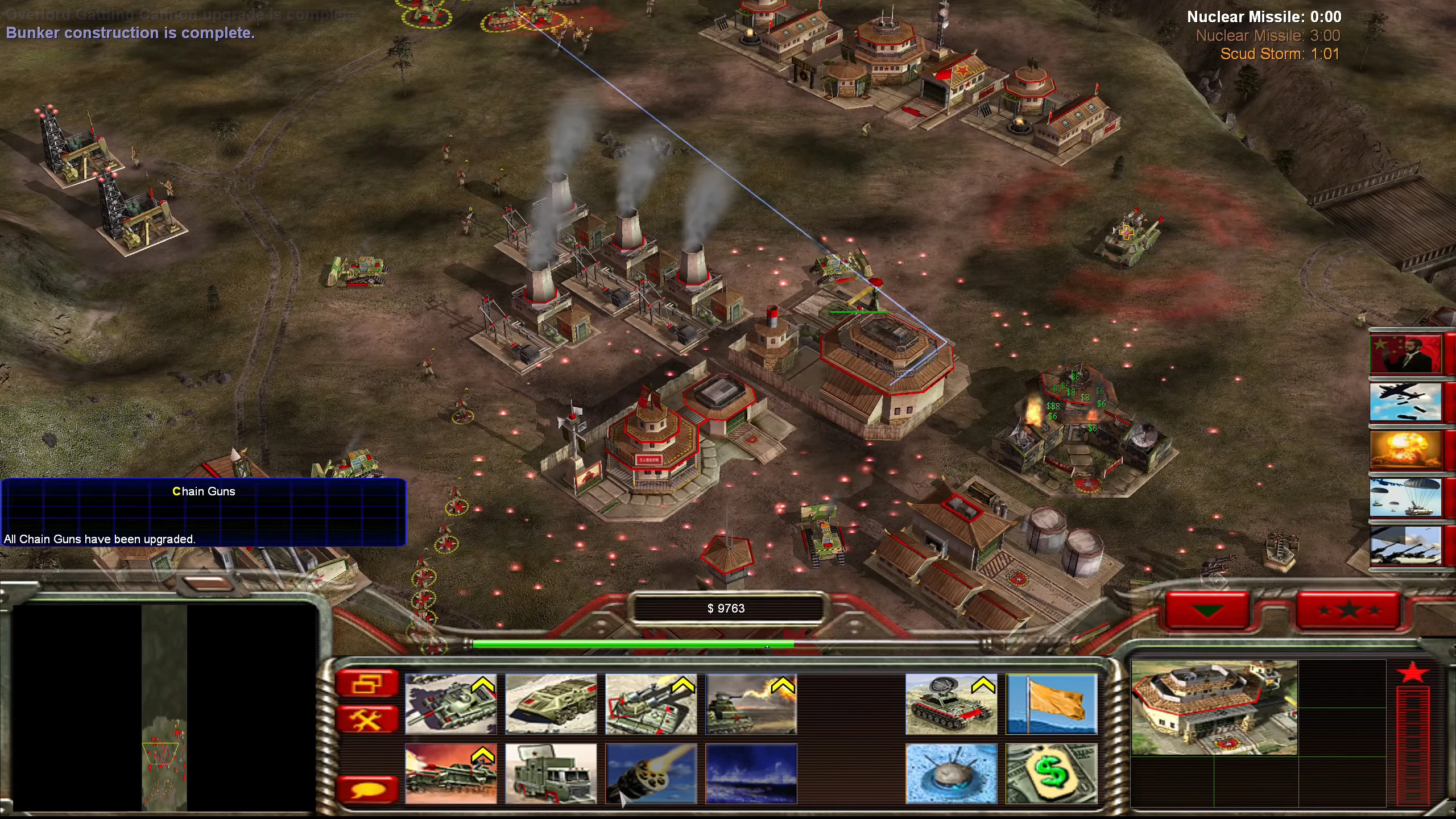1456x819 pixels.
Task: Build a Dragon Tank
Action: tap(752, 703)
